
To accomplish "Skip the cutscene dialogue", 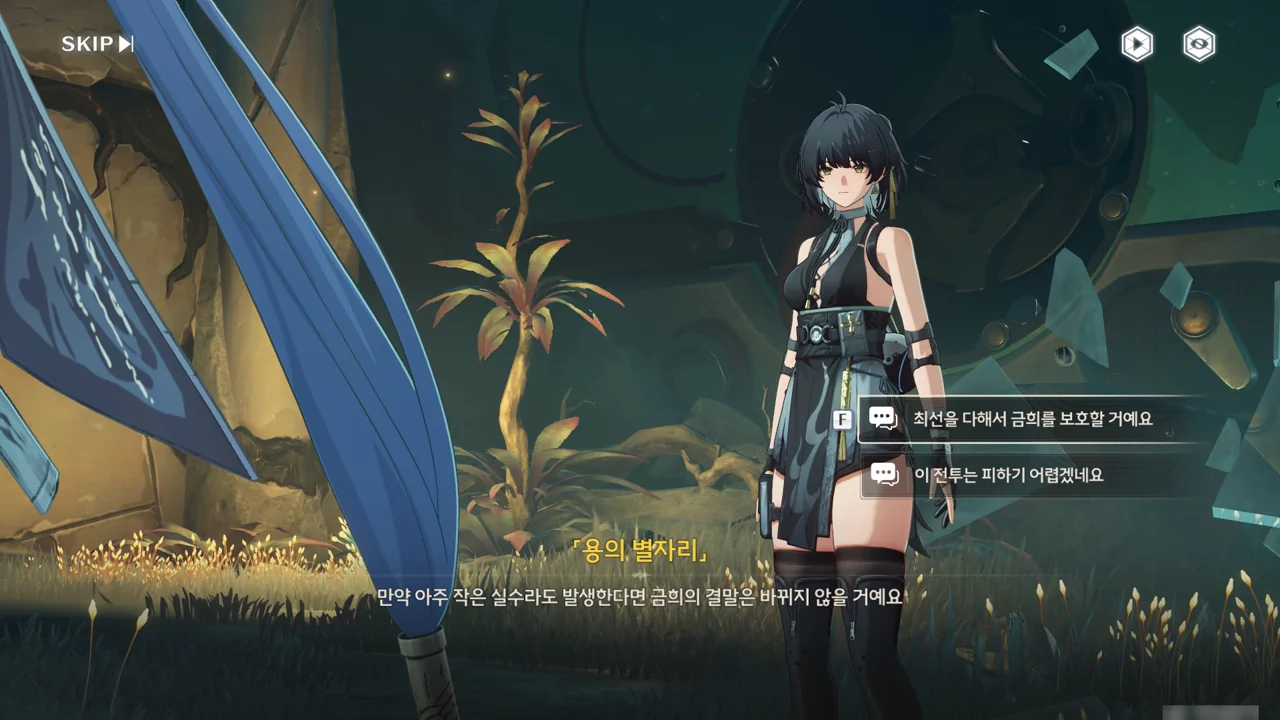I will (x=97, y=44).
